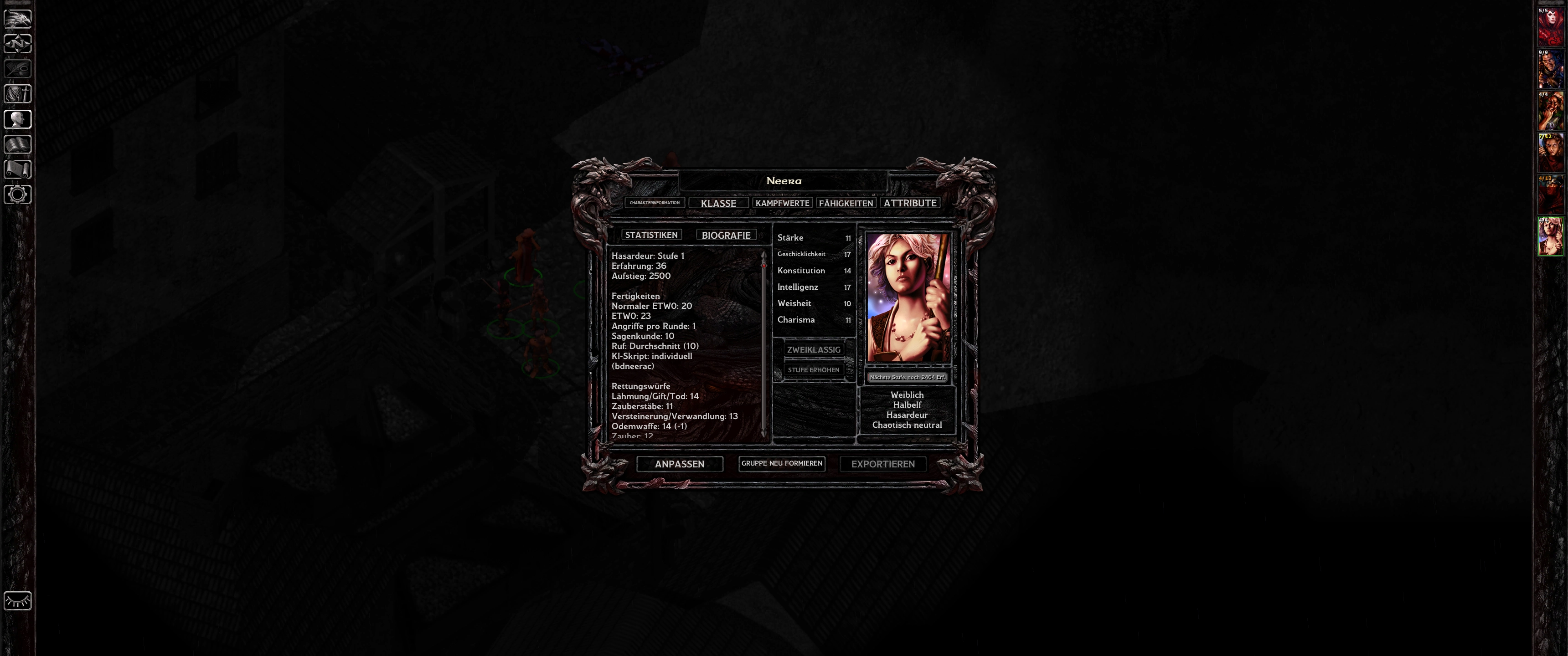Switch to the Biografie view
Viewport: 1568px width, 656px height.
click(726, 235)
